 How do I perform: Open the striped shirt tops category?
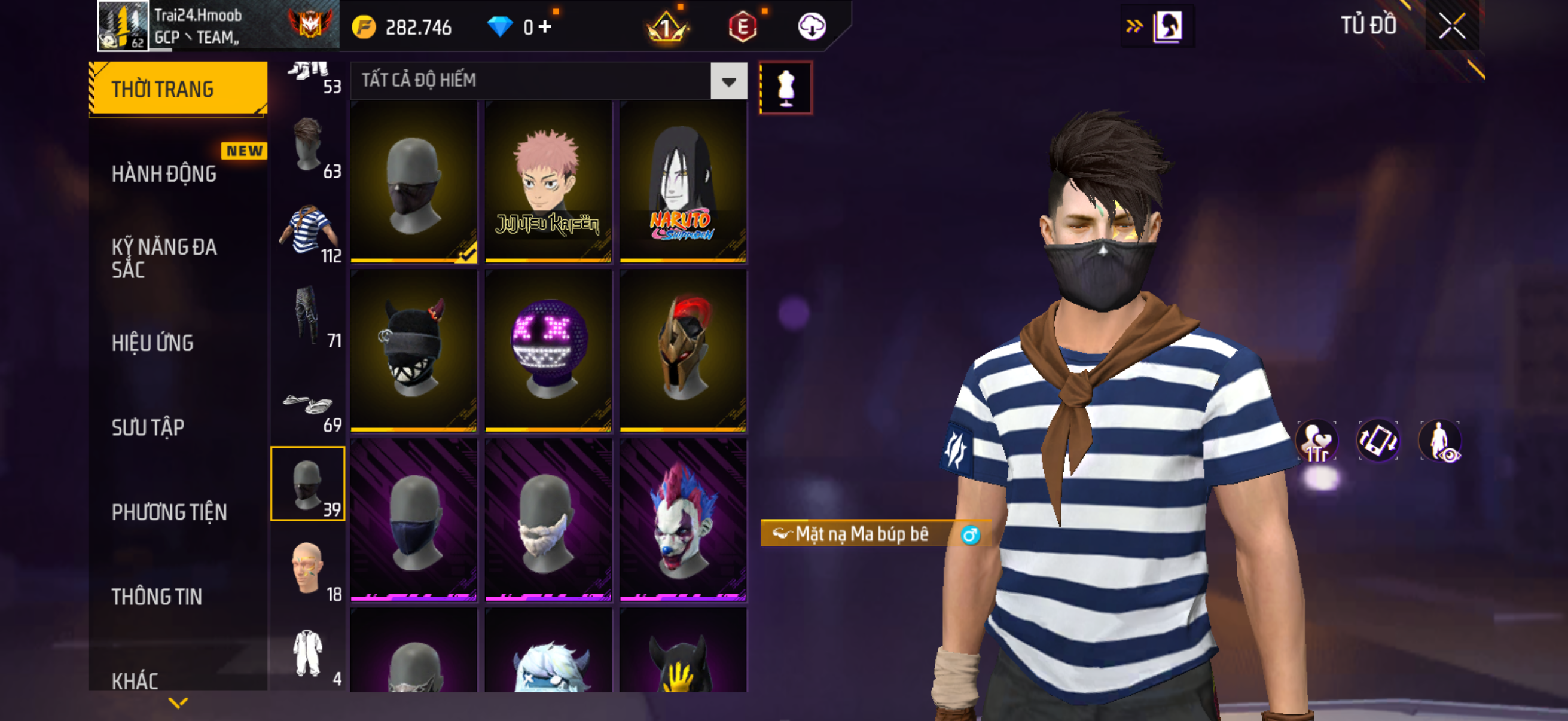tap(308, 233)
